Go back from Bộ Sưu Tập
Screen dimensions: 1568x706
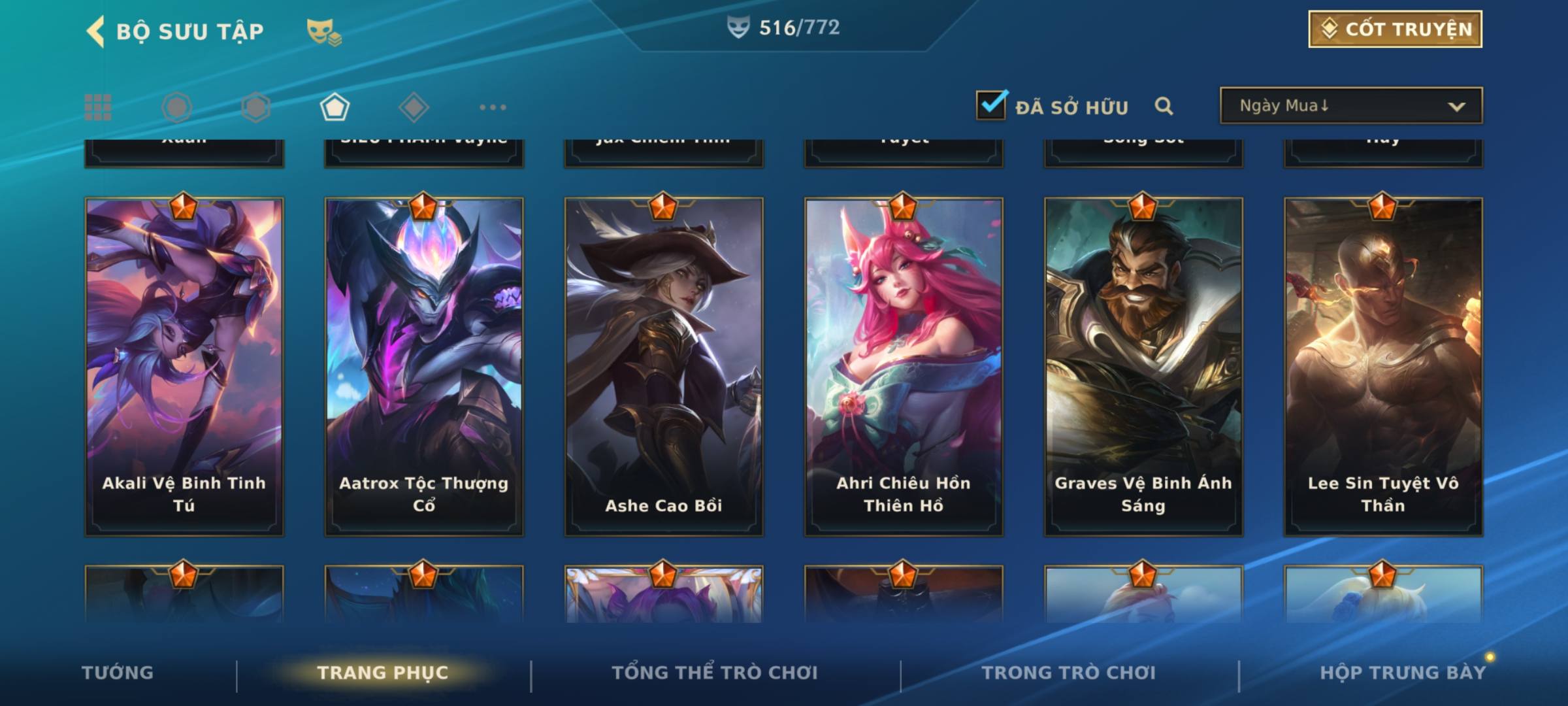point(96,31)
